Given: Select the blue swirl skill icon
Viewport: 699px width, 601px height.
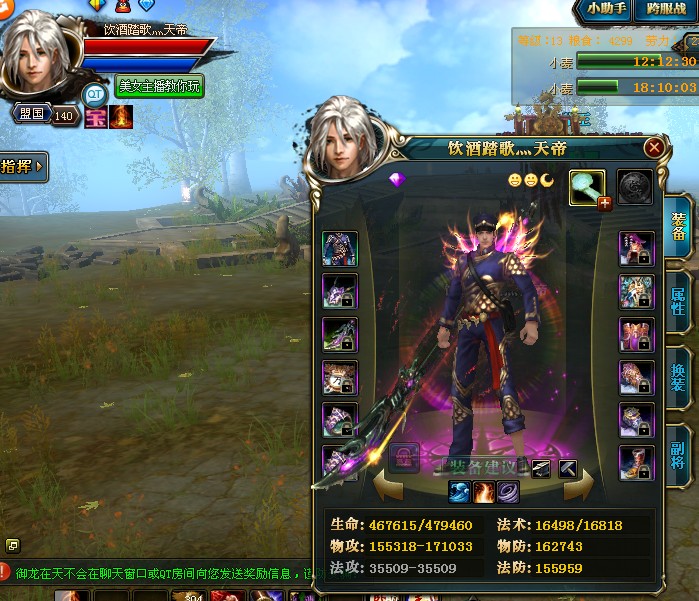Looking at the screenshot, I should click(x=460, y=491).
